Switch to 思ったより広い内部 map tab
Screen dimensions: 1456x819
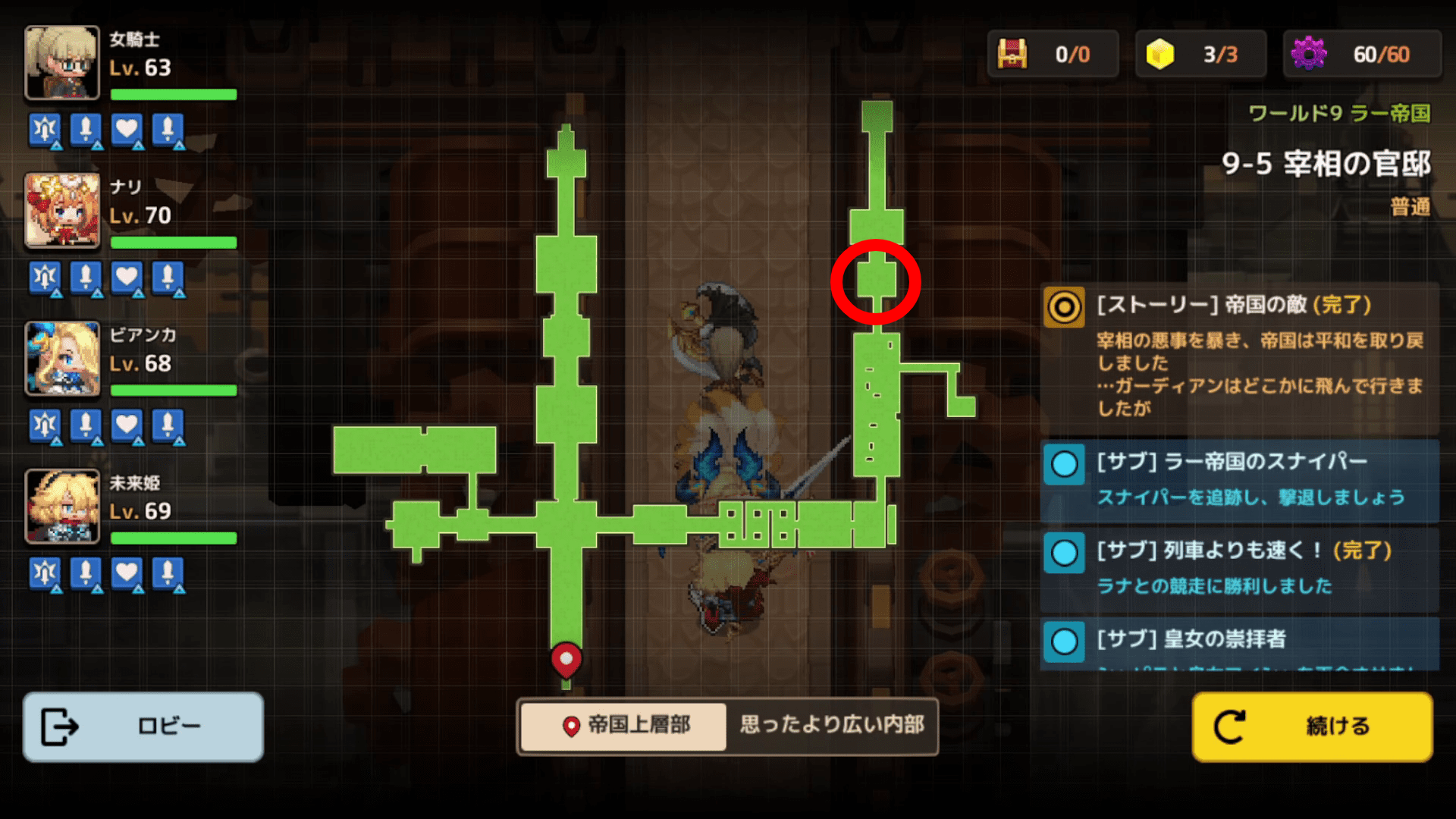point(832,726)
